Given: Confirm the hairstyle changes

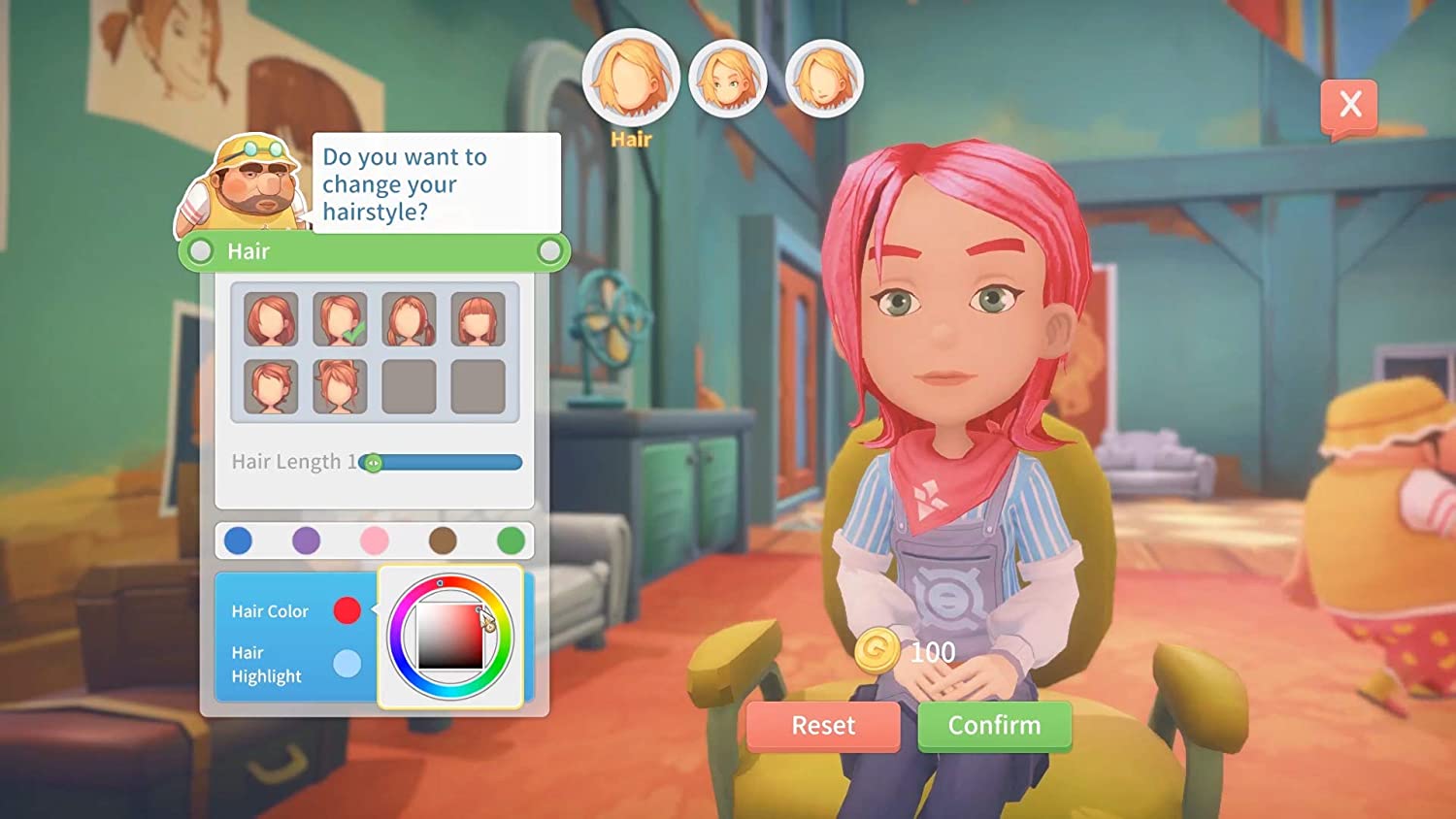Looking at the screenshot, I should tap(995, 725).
